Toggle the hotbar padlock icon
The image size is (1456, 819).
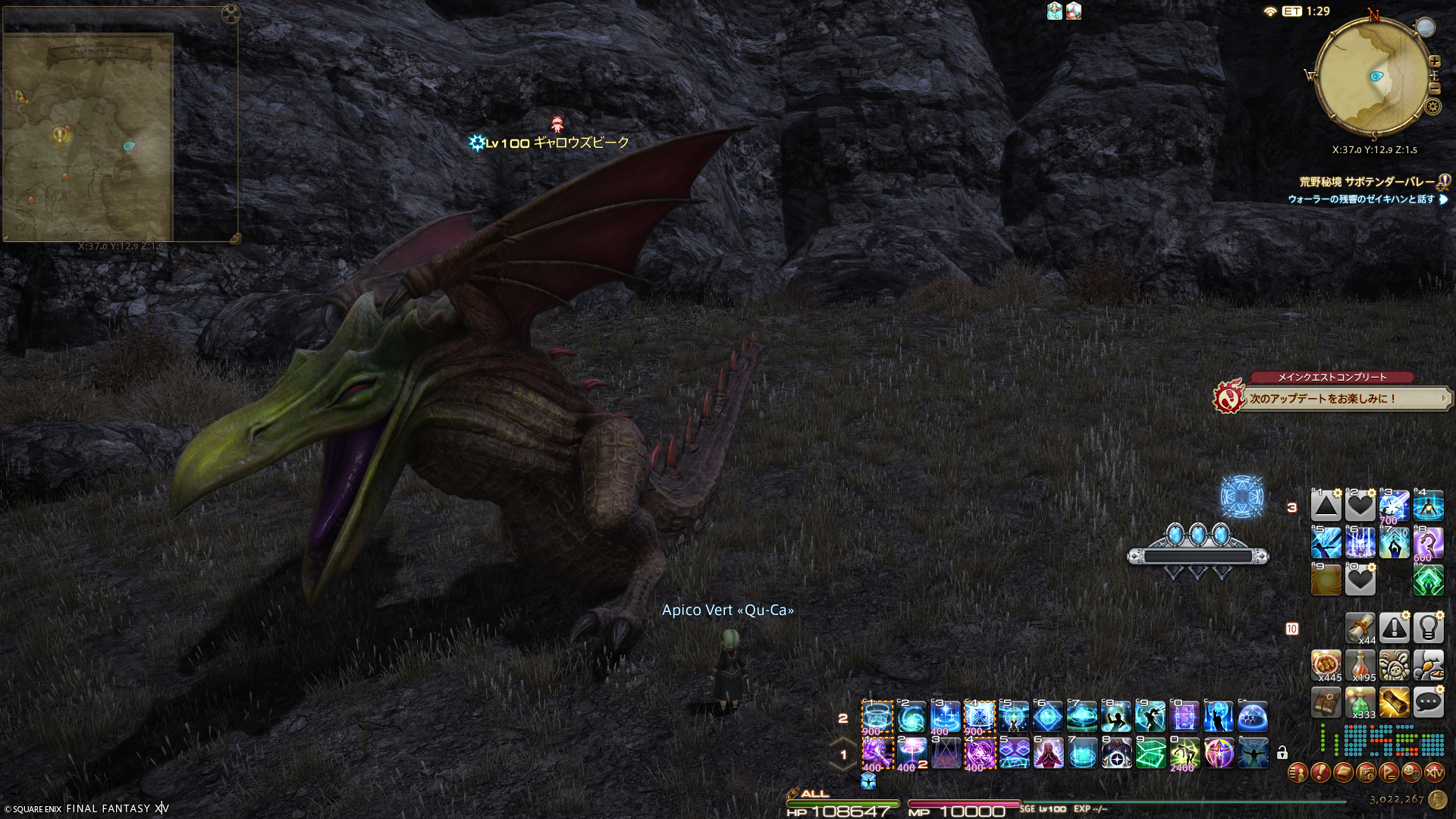(x=1282, y=753)
